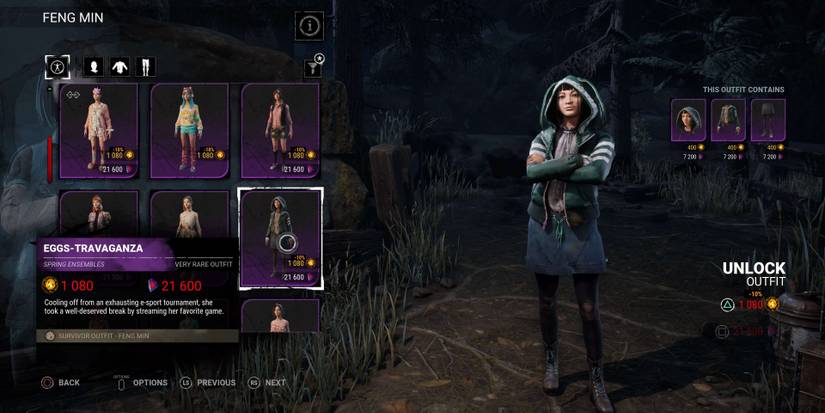
Task: Select the pink-haired pajama outfit tile
Action: [x=99, y=129]
